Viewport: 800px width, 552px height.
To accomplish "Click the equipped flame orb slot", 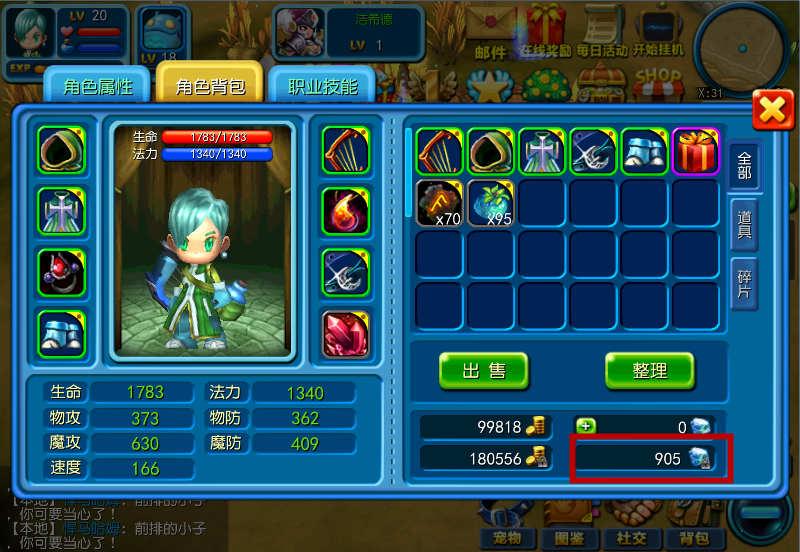I will pyautogui.click(x=345, y=212).
